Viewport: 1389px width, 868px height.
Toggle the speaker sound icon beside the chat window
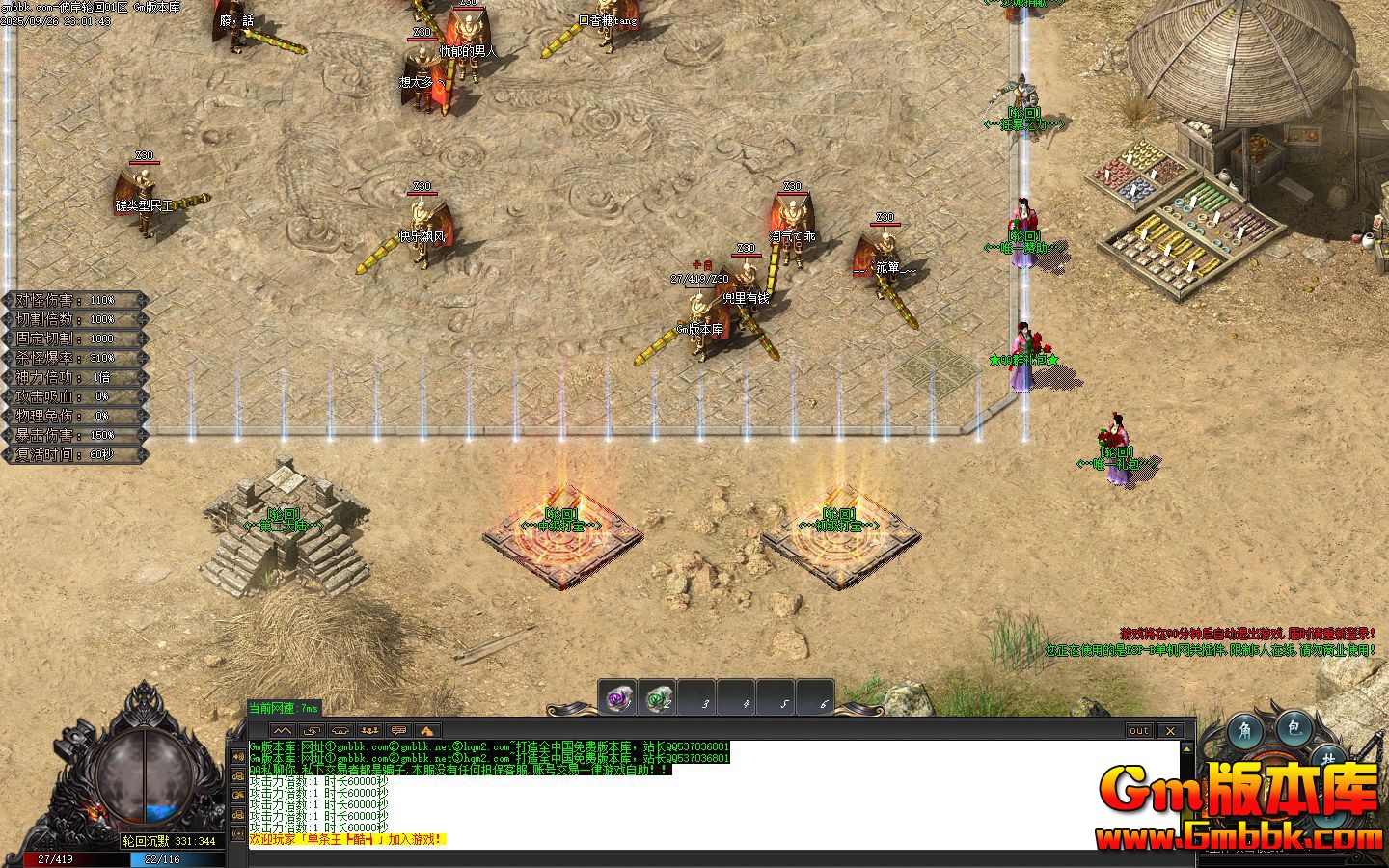238,756
